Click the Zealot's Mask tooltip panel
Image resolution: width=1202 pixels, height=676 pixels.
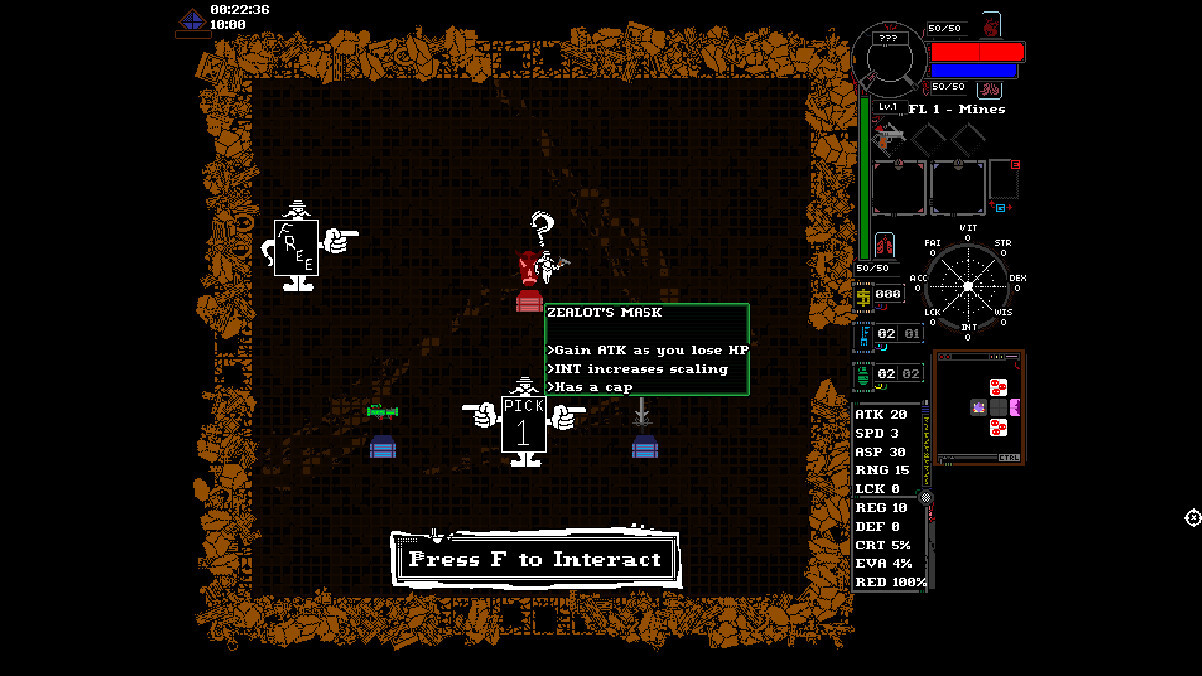(647, 349)
